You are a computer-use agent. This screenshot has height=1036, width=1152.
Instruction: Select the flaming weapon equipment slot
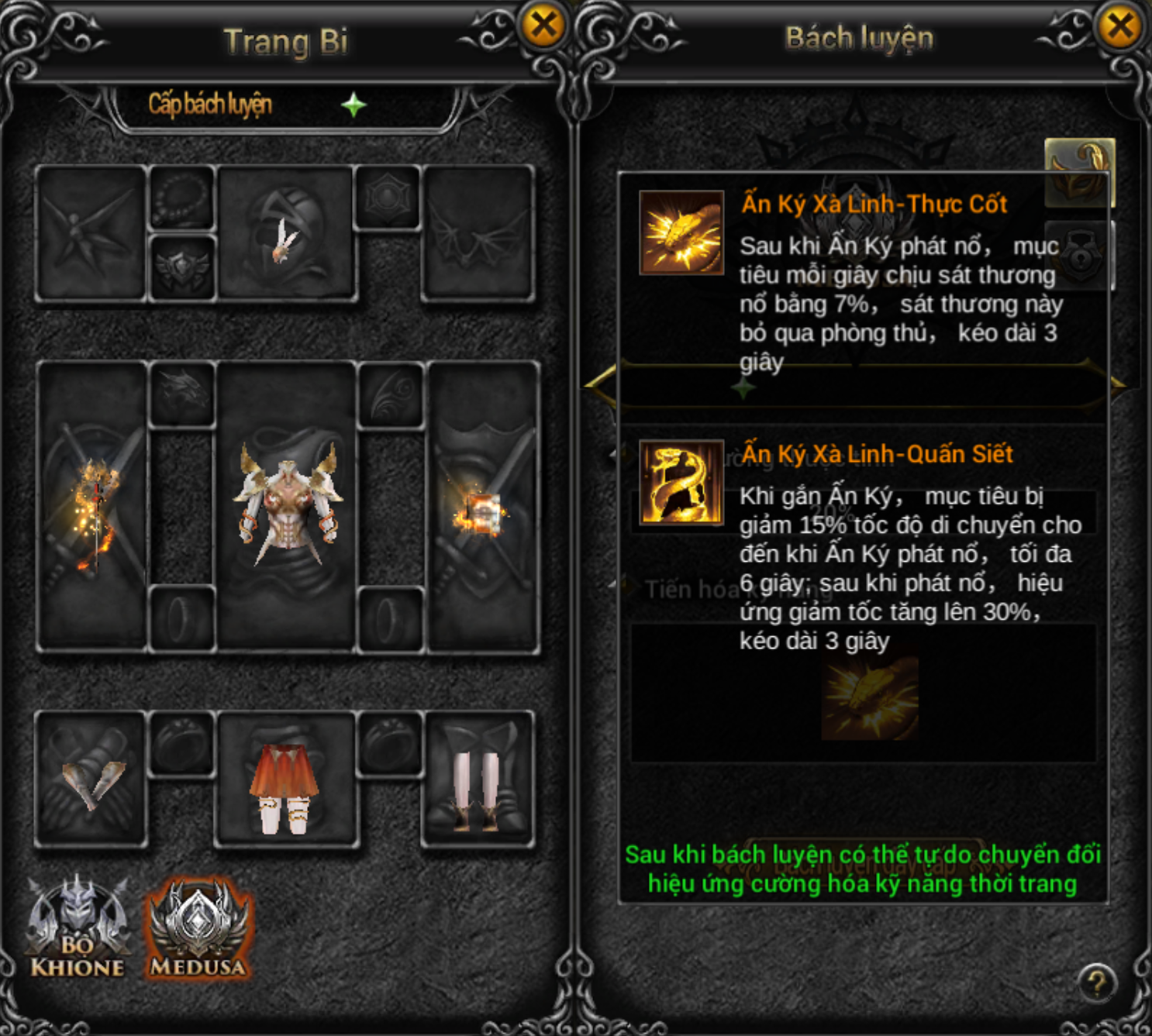93,508
